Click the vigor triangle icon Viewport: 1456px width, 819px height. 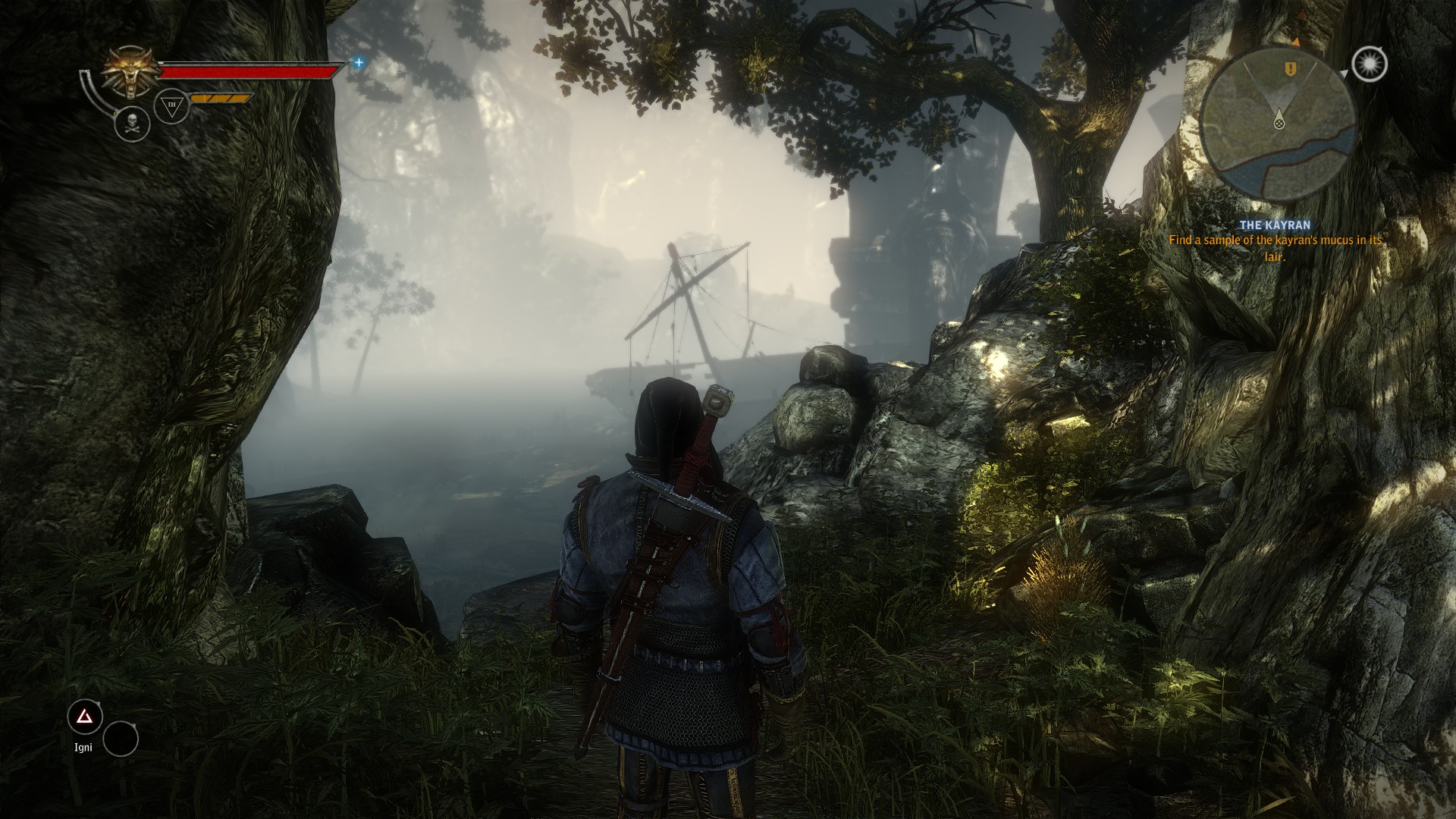[171, 106]
